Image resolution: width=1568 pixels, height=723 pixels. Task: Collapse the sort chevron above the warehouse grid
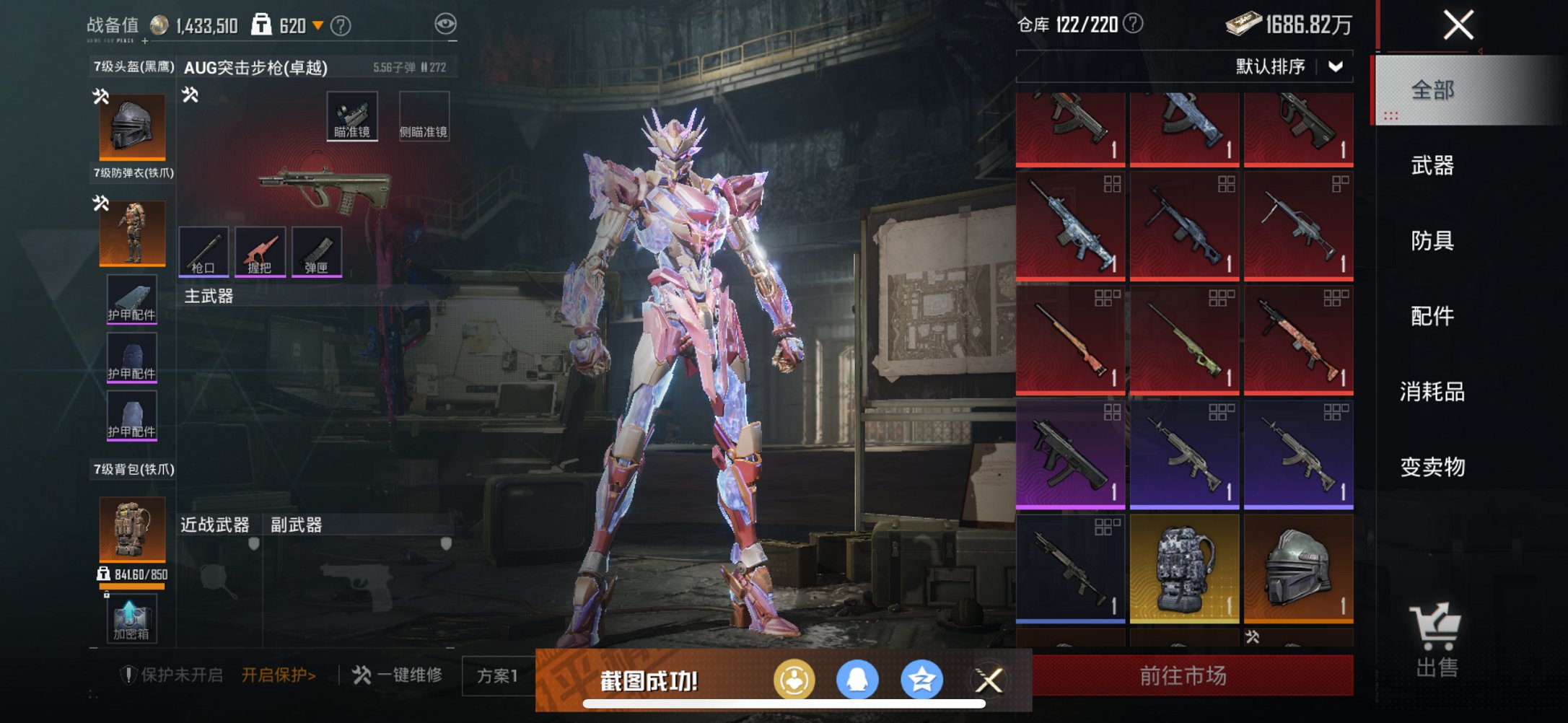[1335, 66]
